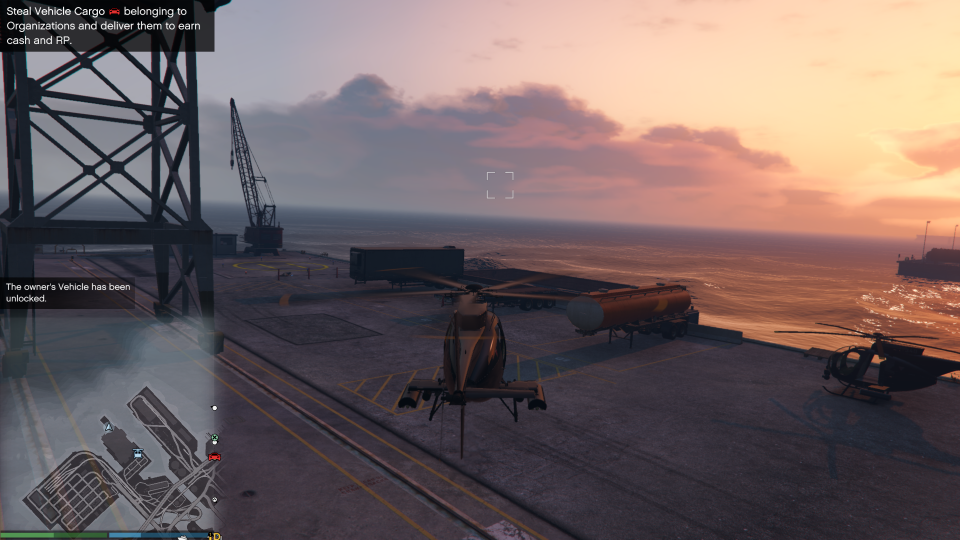
Task: Select the blue helicopter blip on minimap
Action: click(137, 453)
